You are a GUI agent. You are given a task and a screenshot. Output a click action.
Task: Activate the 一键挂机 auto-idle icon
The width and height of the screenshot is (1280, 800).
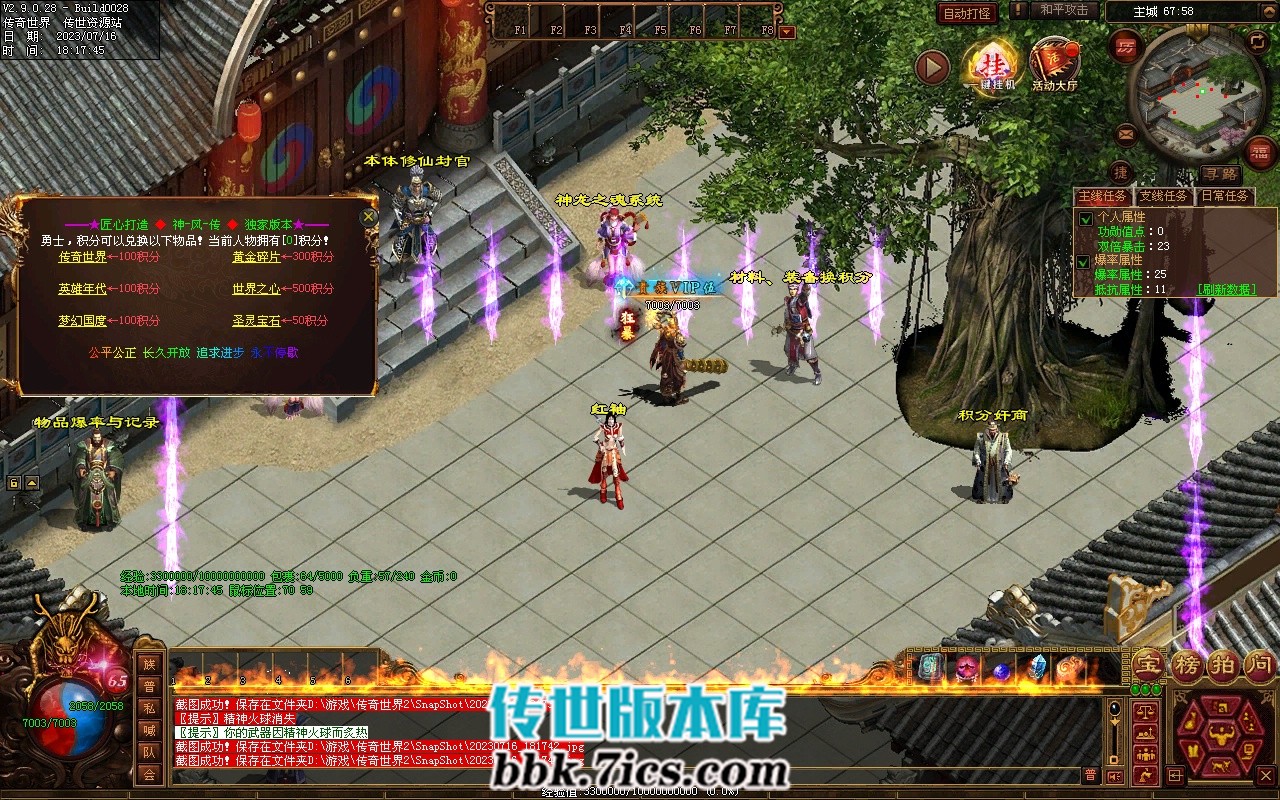tap(991, 67)
